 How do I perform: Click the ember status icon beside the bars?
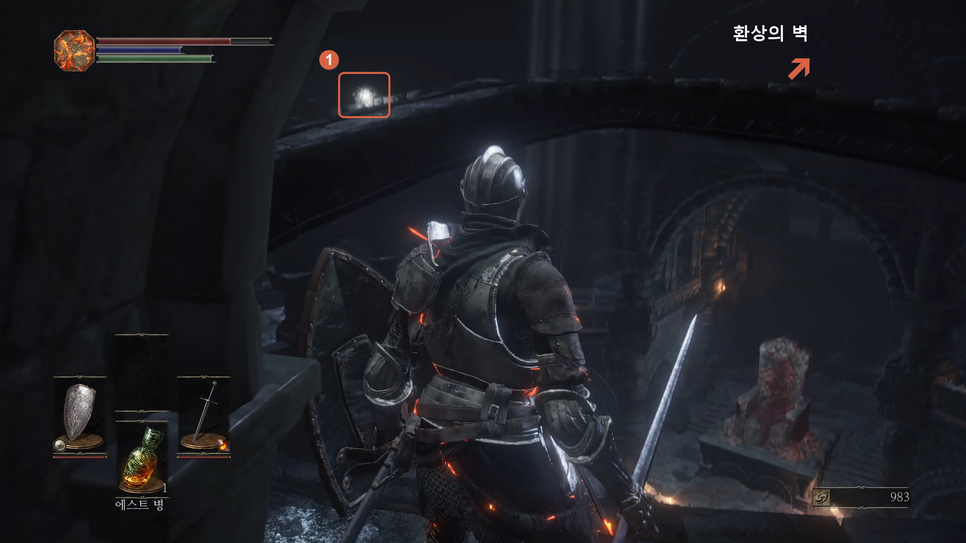74,49
